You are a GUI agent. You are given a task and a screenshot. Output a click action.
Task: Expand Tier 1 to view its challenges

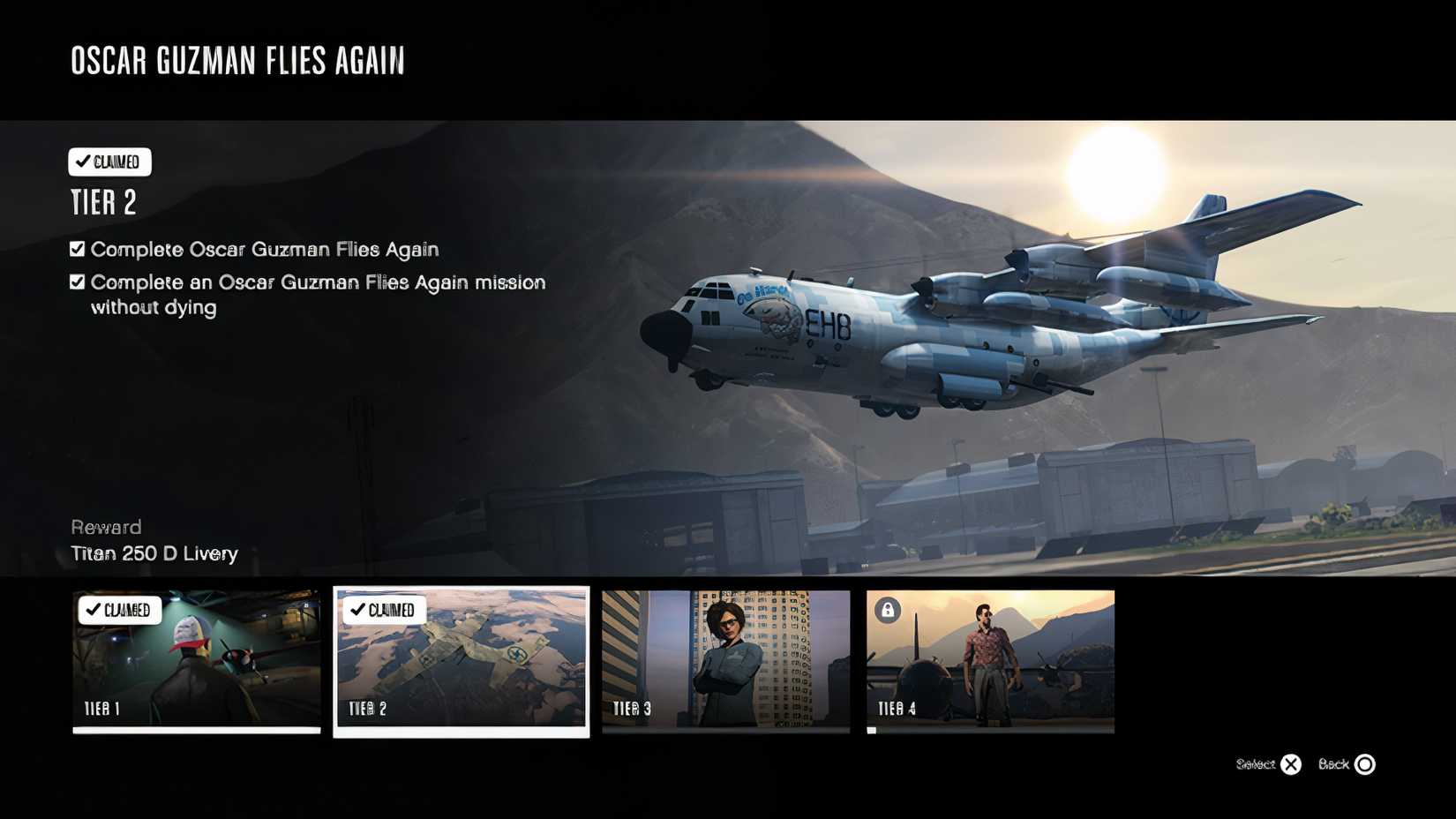(x=196, y=662)
